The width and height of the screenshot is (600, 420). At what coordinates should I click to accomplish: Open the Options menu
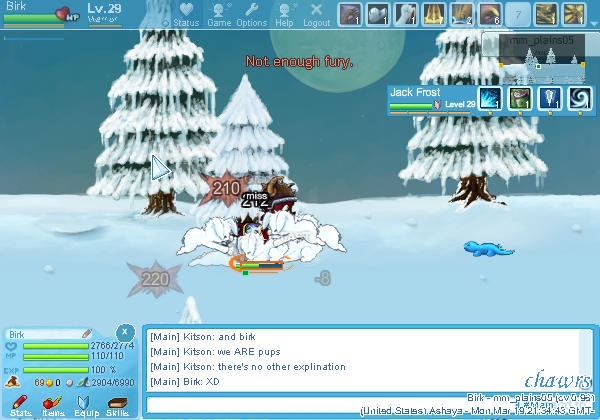click(x=251, y=14)
